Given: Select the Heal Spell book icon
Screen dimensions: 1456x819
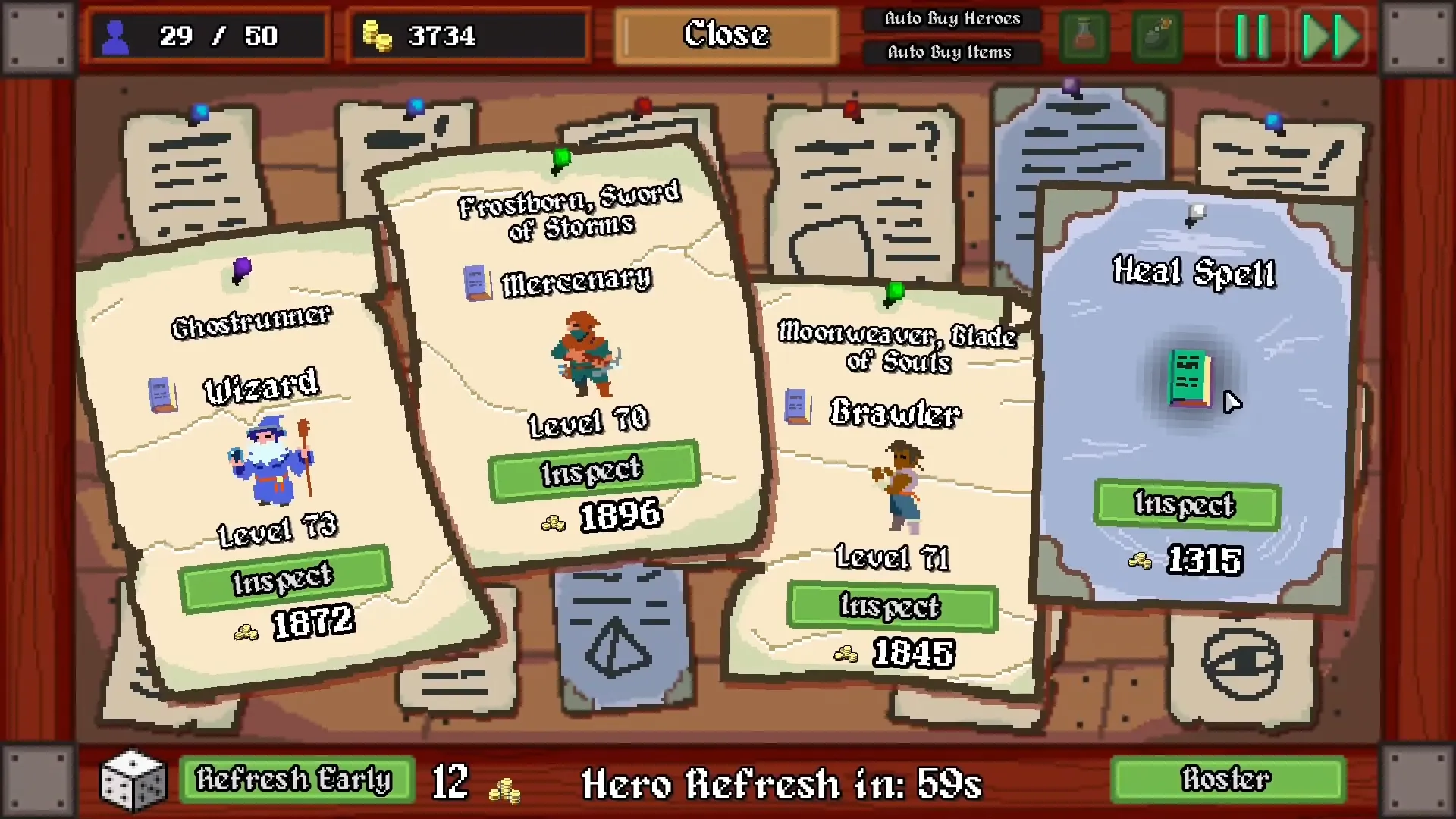Looking at the screenshot, I should [x=1188, y=378].
